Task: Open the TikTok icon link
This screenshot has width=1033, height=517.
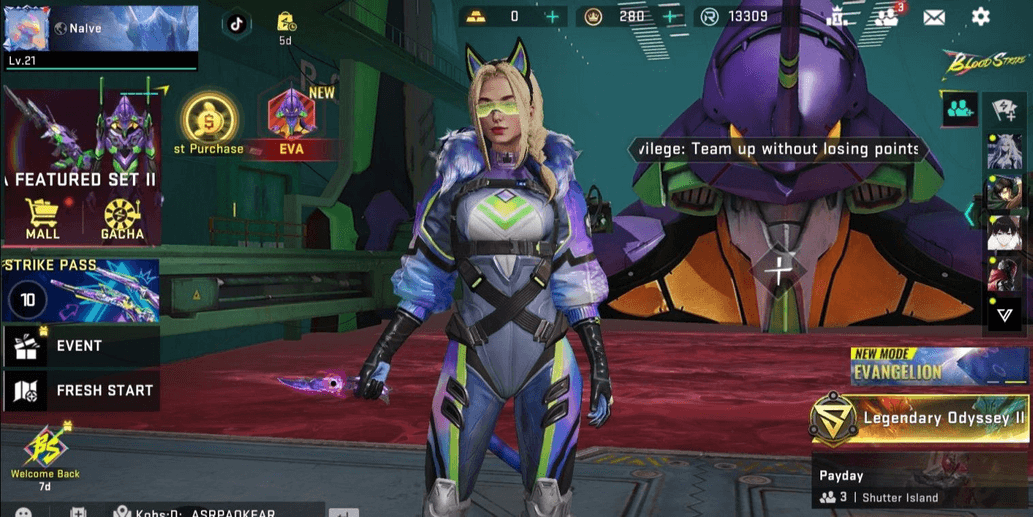Action: coord(237,24)
